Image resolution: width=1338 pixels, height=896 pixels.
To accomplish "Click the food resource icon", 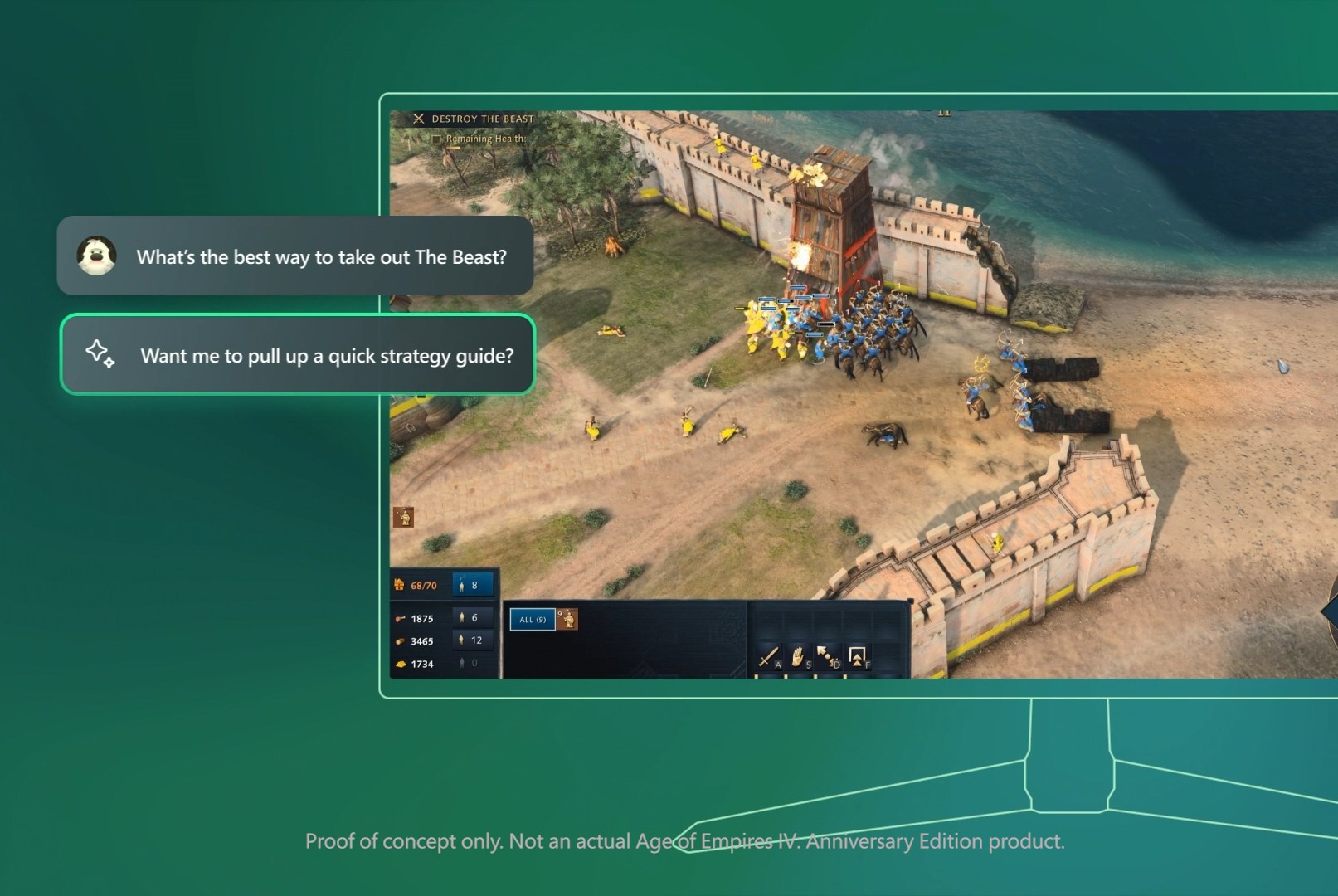I will [x=399, y=617].
